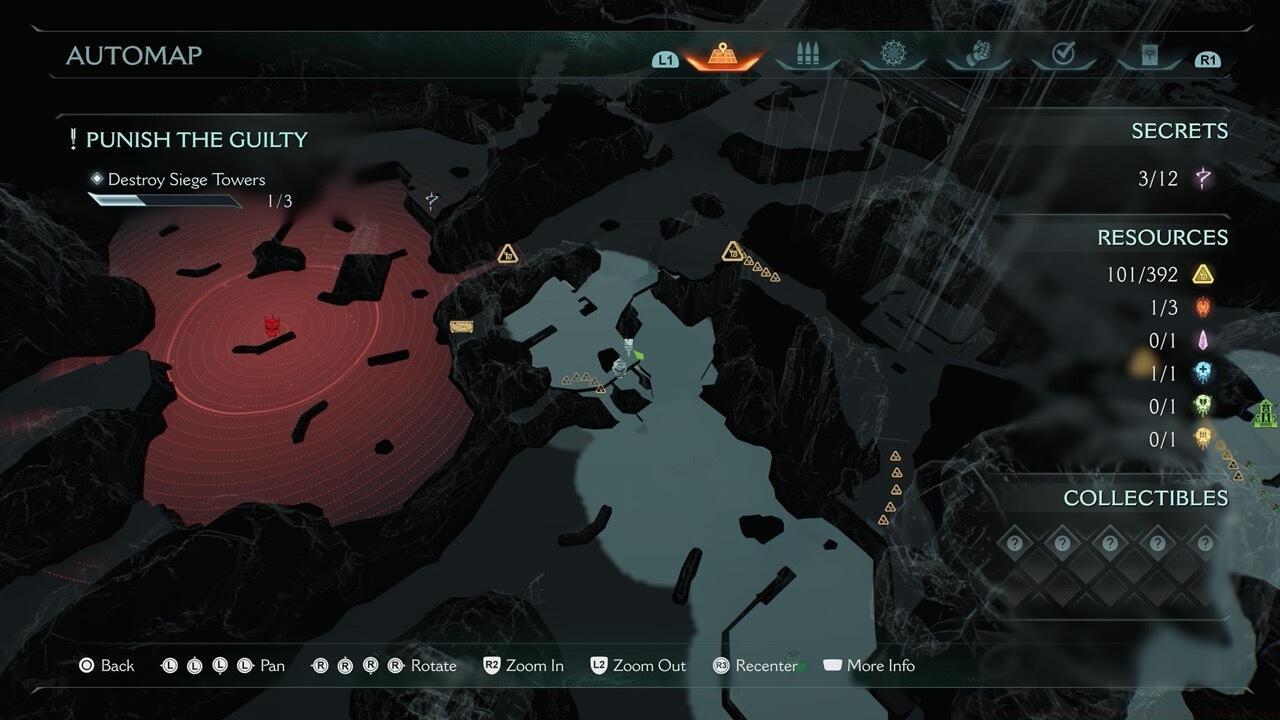Select the Secrets 3/12 legend entry
The width and height of the screenshot is (1280, 720).
click(1176, 179)
